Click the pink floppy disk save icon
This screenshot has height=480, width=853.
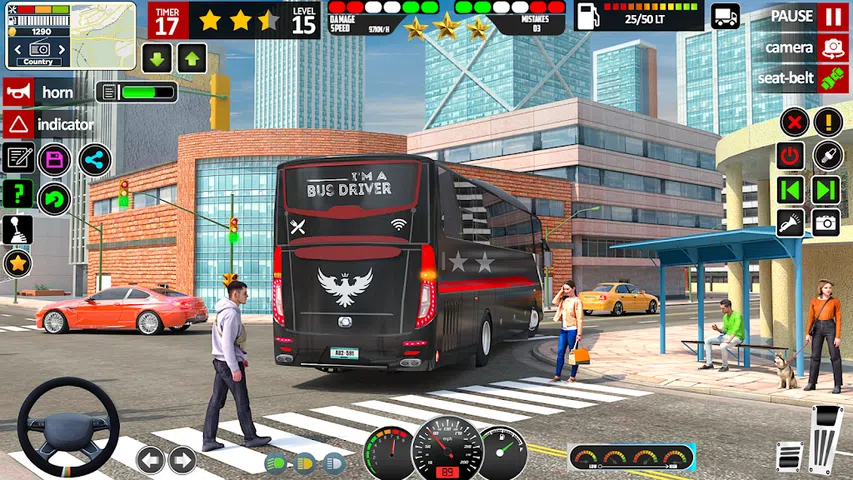[54, 159]
